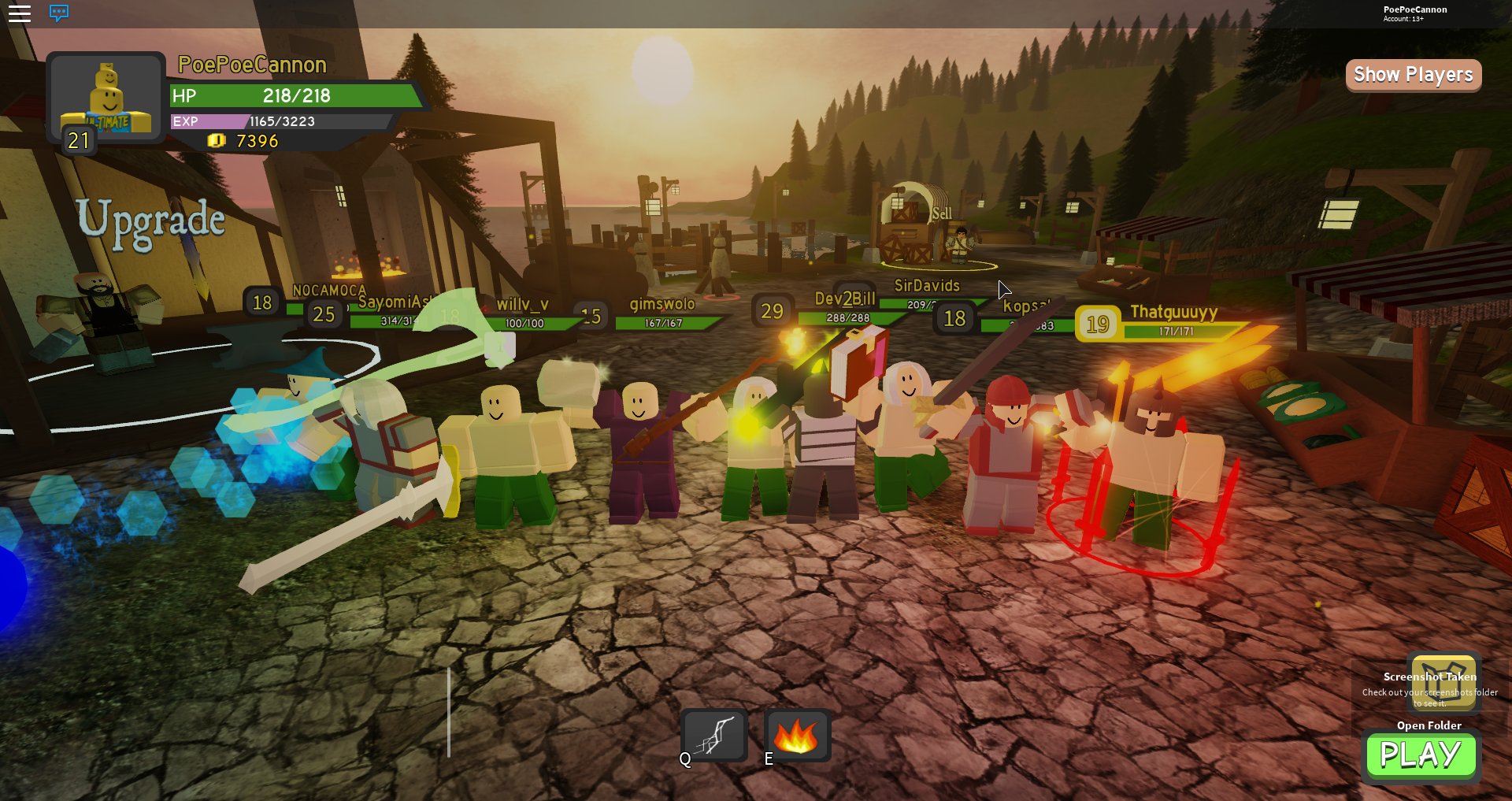Click the Sell wagon sign
Viewport: 1512px width, 801px height.
pyautogui.click(x=942, y=213)
